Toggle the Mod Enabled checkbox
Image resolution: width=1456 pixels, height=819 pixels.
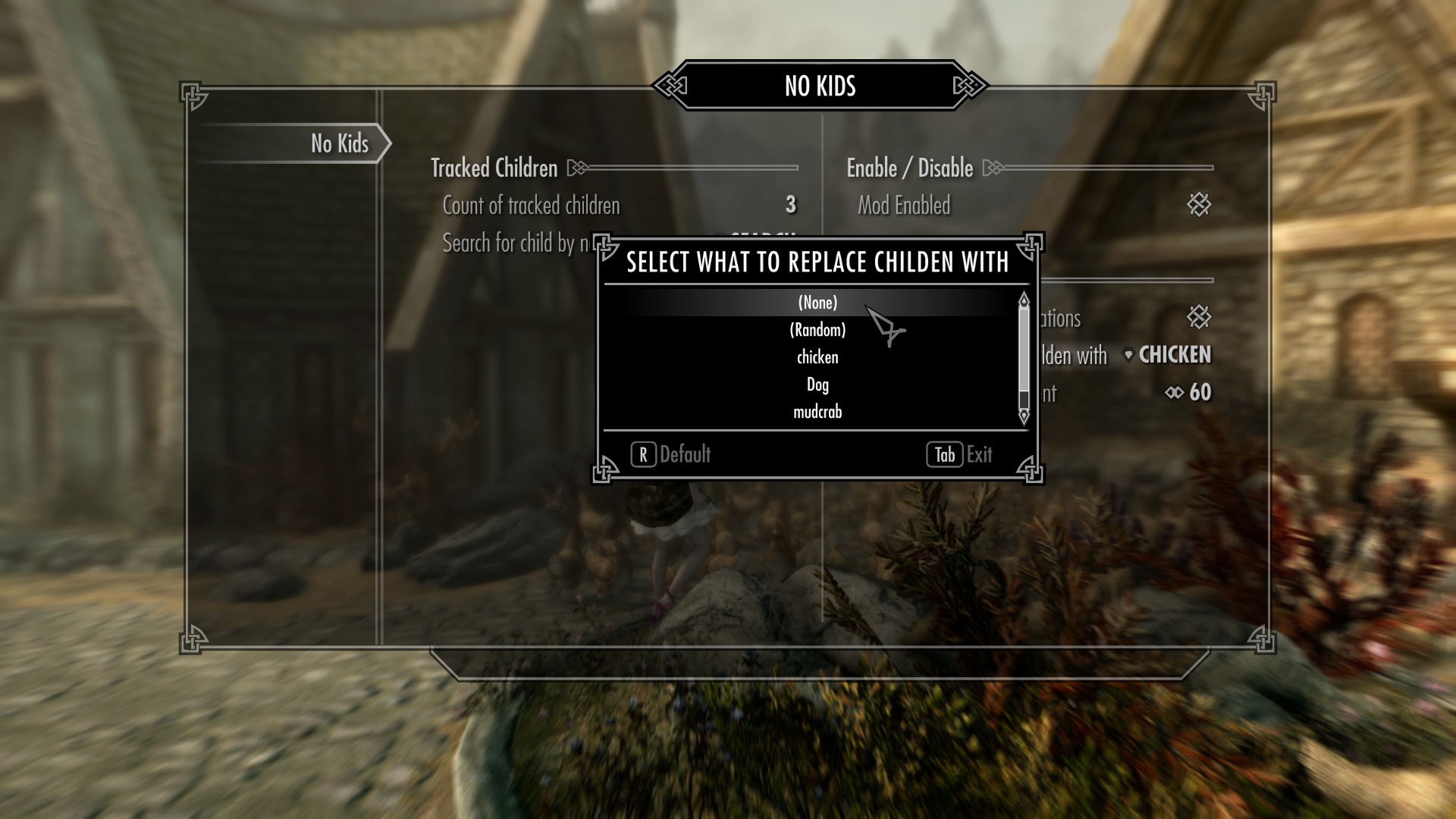pyautogui.click(x=1198, y=205)
